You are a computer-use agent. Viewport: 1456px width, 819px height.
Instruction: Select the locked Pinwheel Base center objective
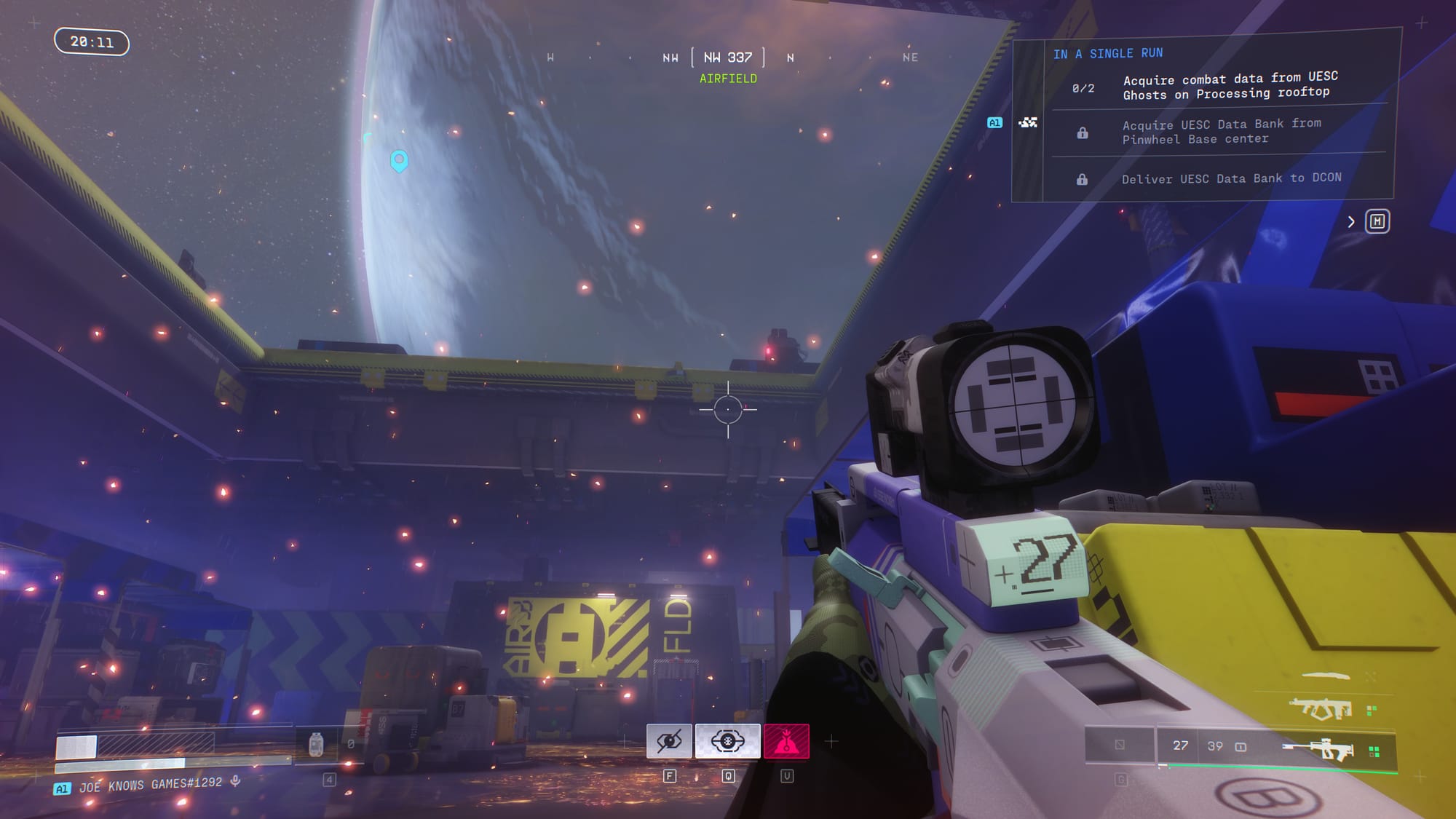coord(1221,132)
